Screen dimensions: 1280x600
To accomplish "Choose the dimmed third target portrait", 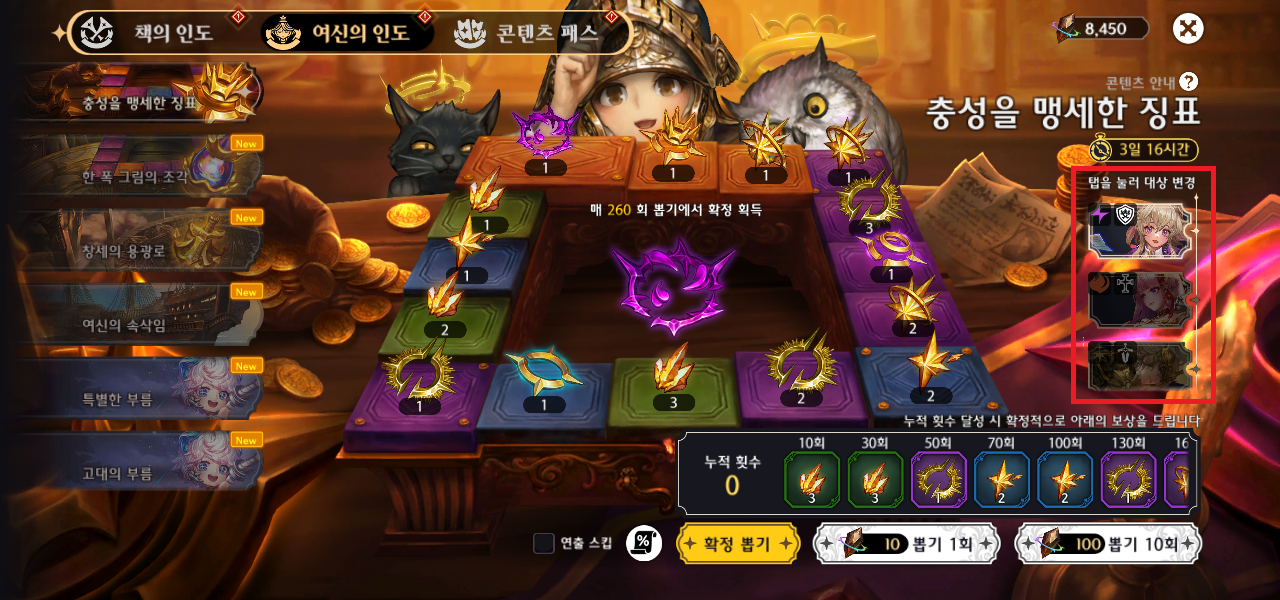I will [x=1140, y=365].
